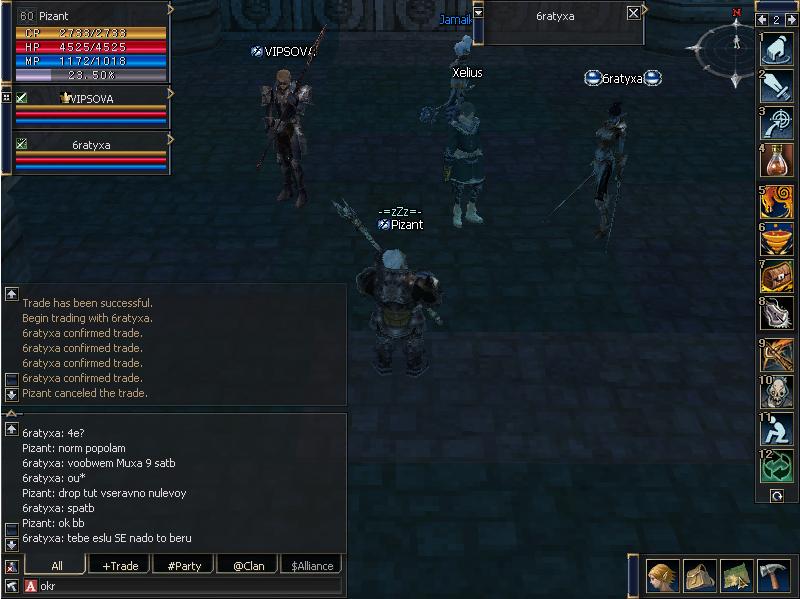Open the character status head icon

[664, 575]
